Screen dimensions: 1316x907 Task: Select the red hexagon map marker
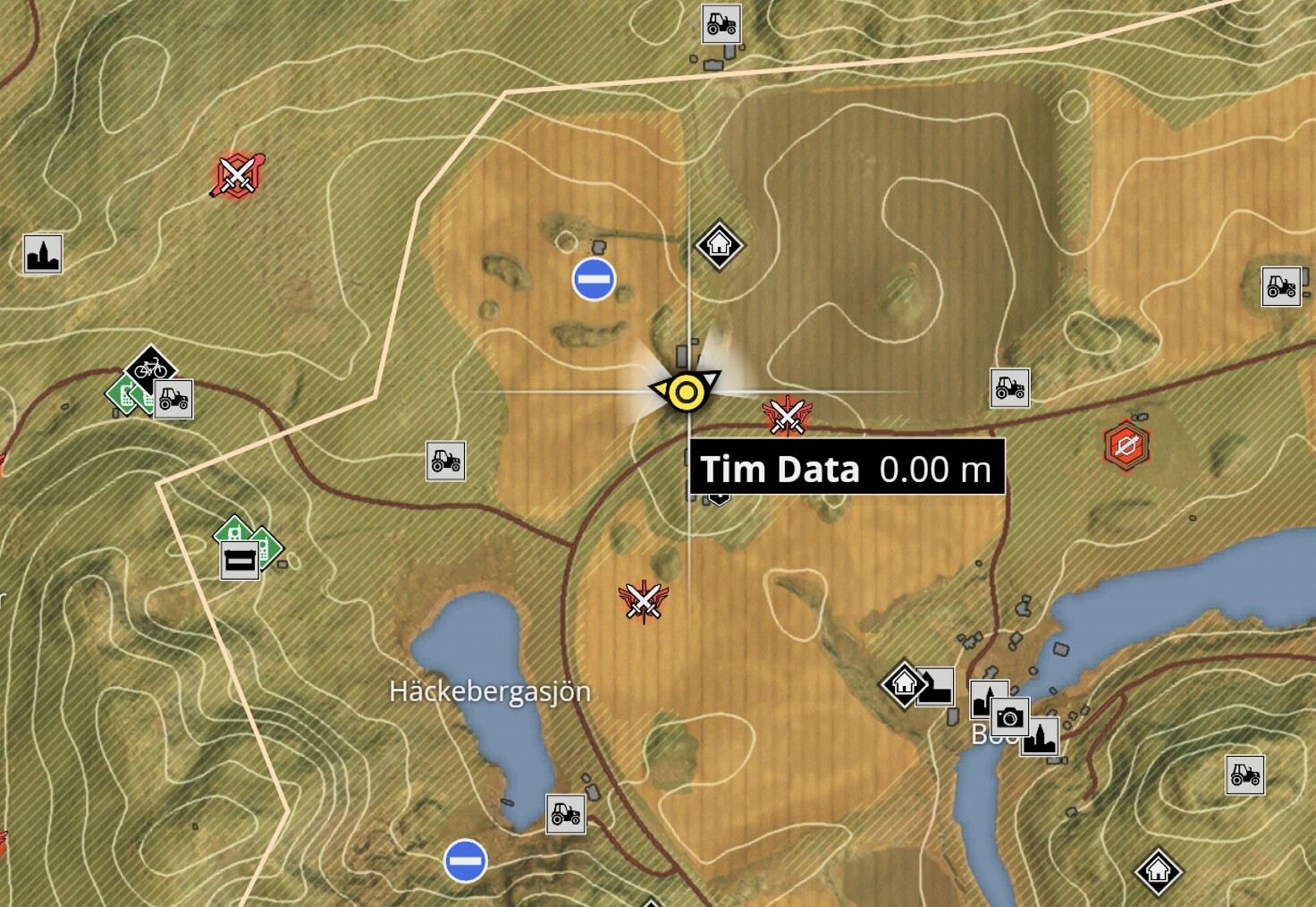pos(1126,445)
